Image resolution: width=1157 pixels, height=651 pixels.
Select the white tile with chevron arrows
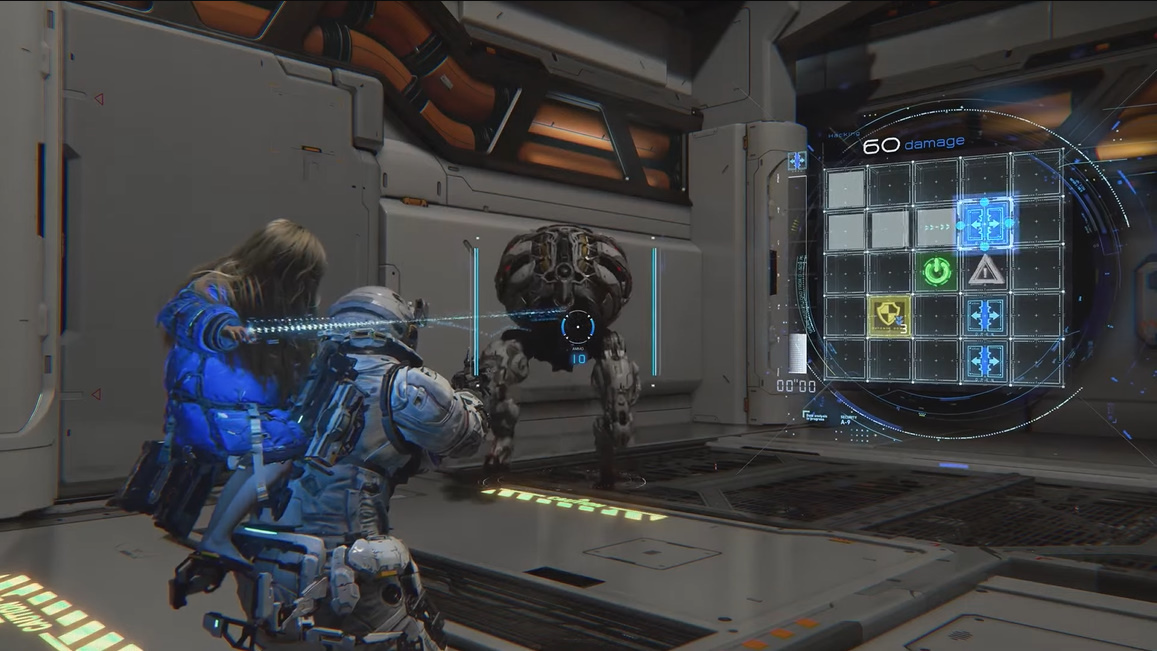937,227
